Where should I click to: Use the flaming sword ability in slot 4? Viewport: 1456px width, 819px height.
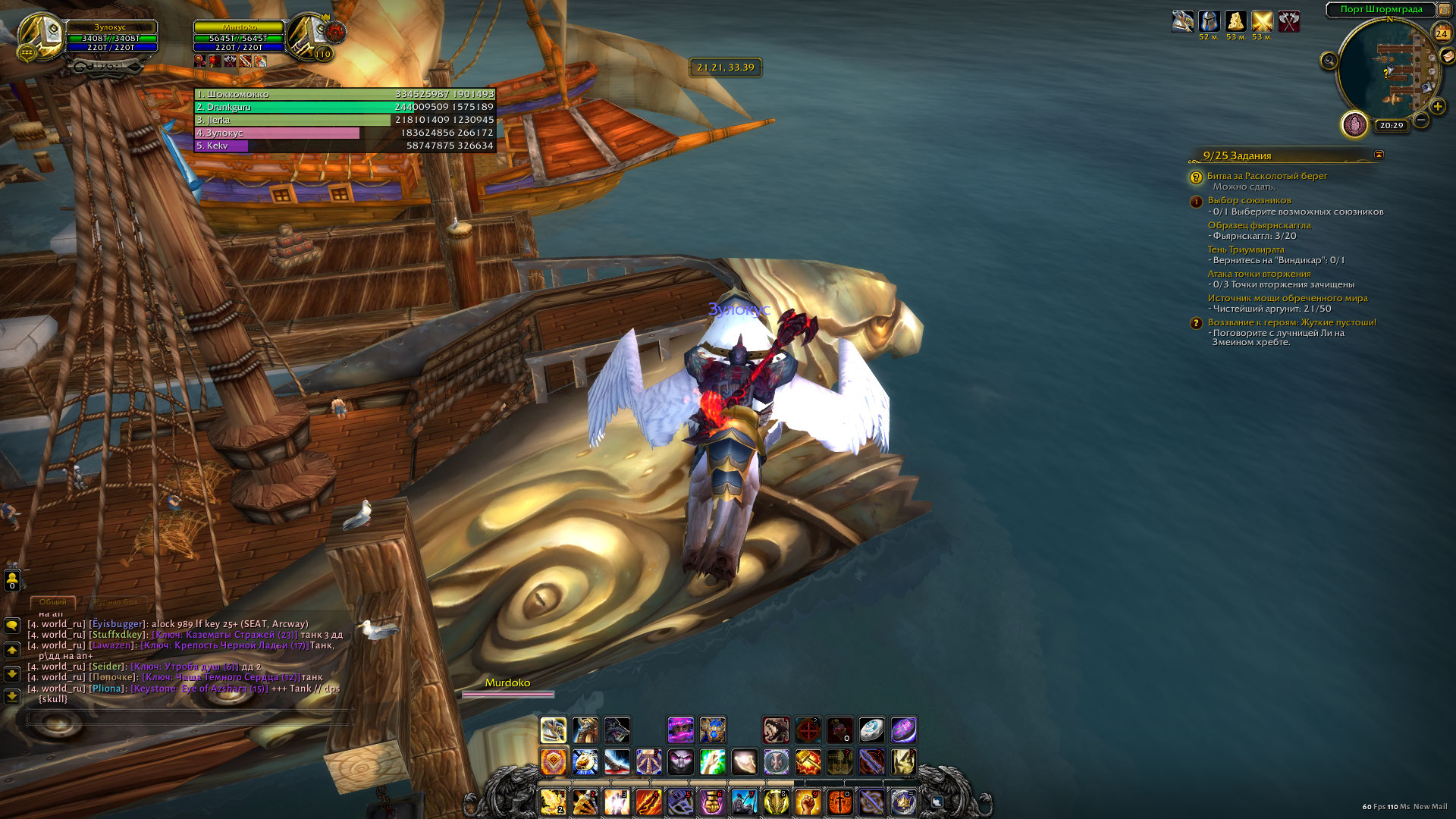[x=648, y=802]
